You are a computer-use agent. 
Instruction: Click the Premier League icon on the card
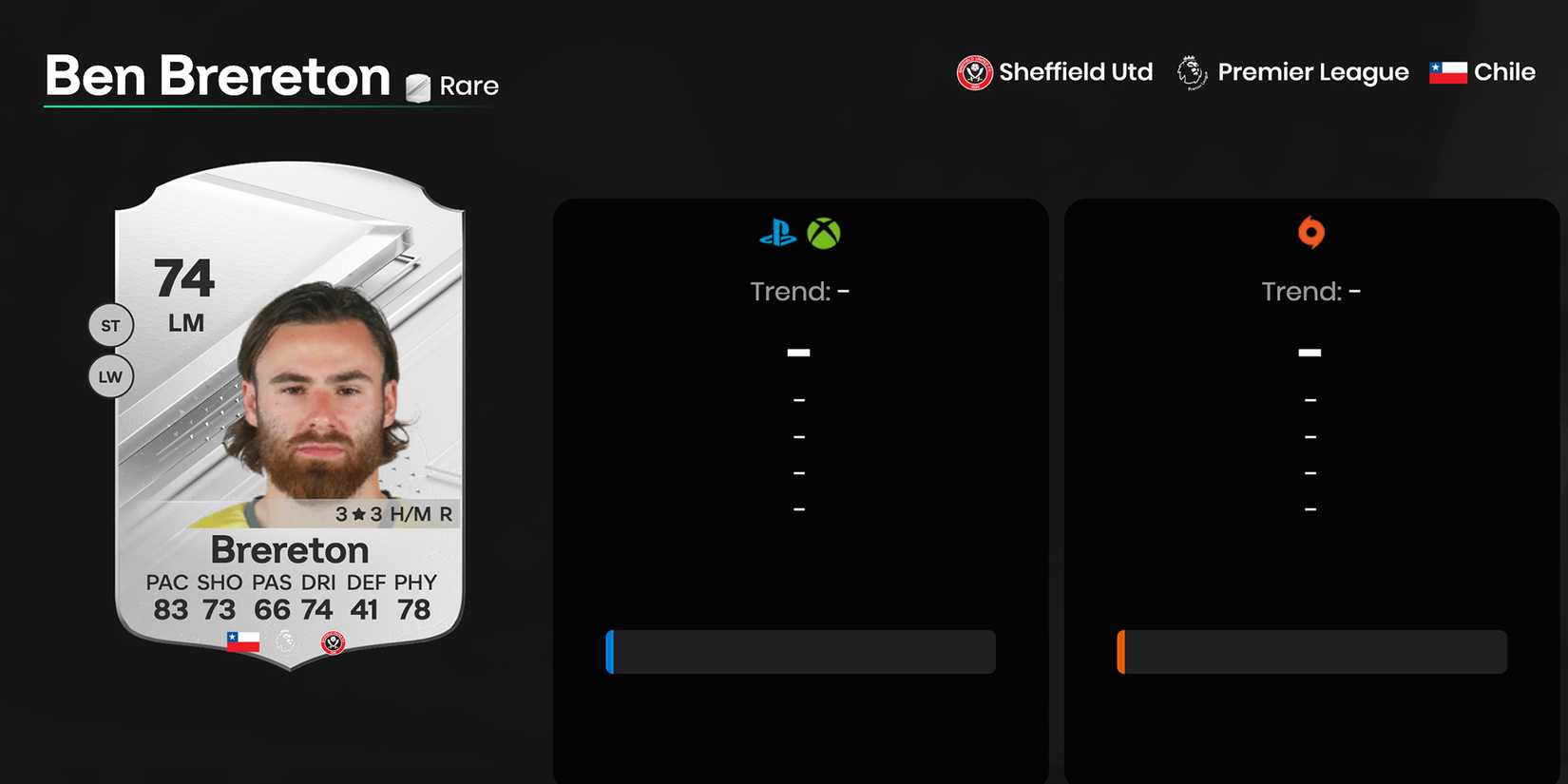[x=288, y=641]
